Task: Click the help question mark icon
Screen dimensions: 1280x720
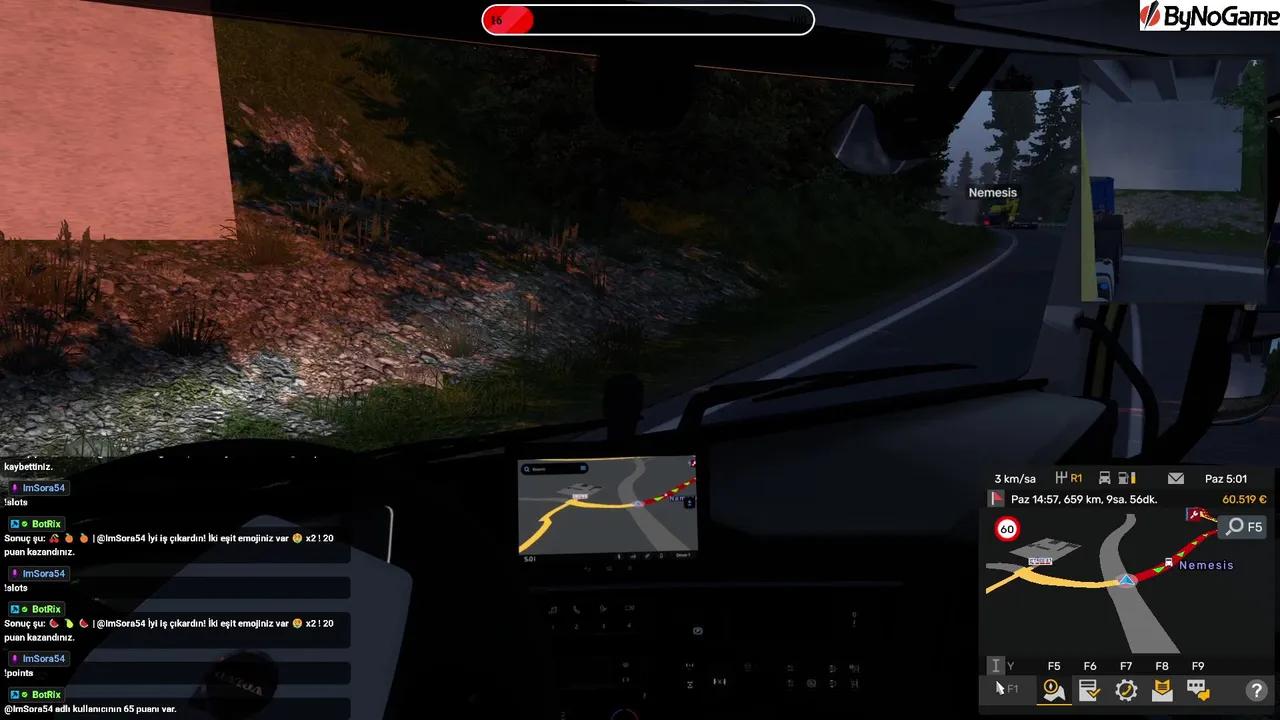Action: tap(1256, 690)
